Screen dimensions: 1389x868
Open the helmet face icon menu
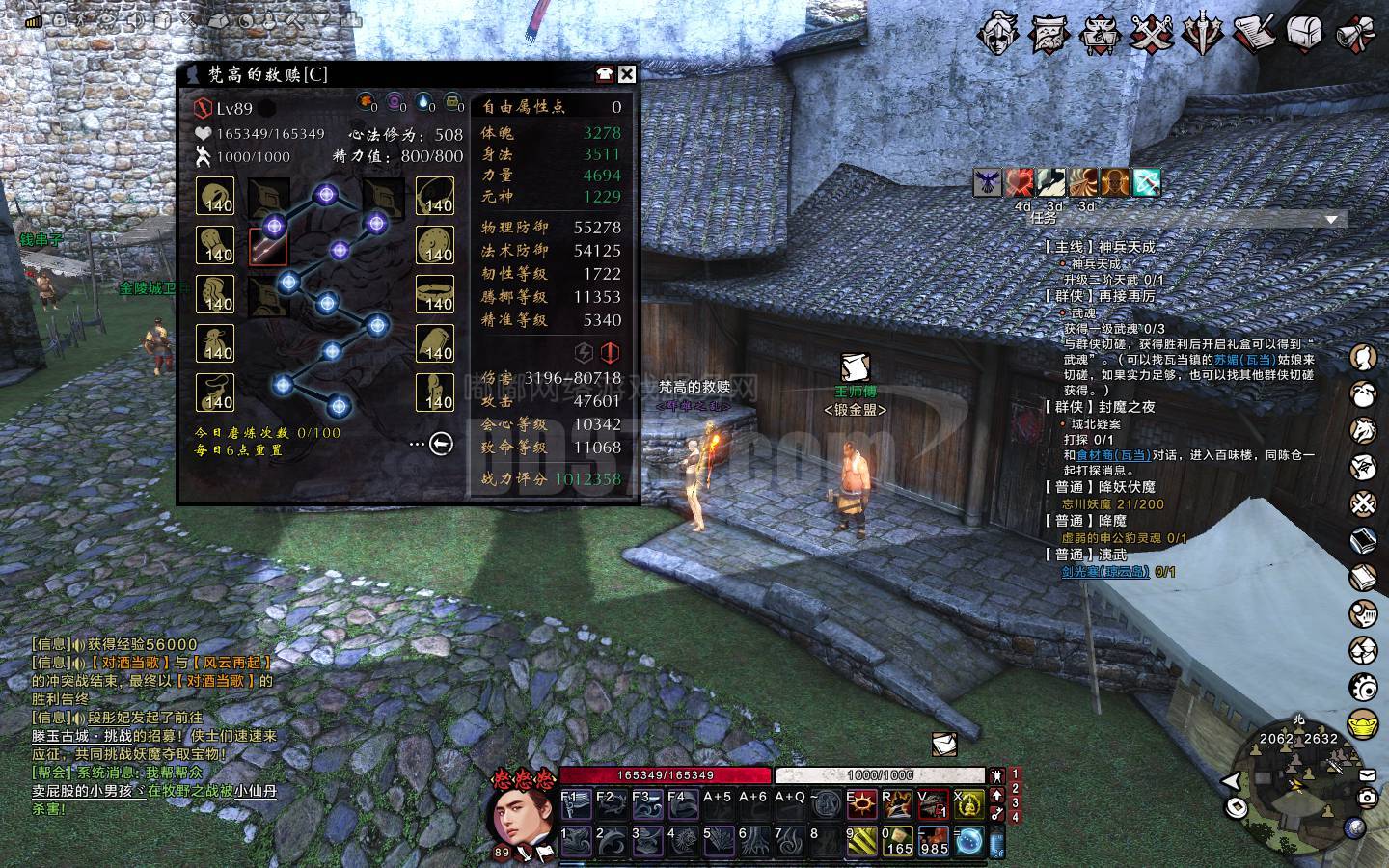997,35
